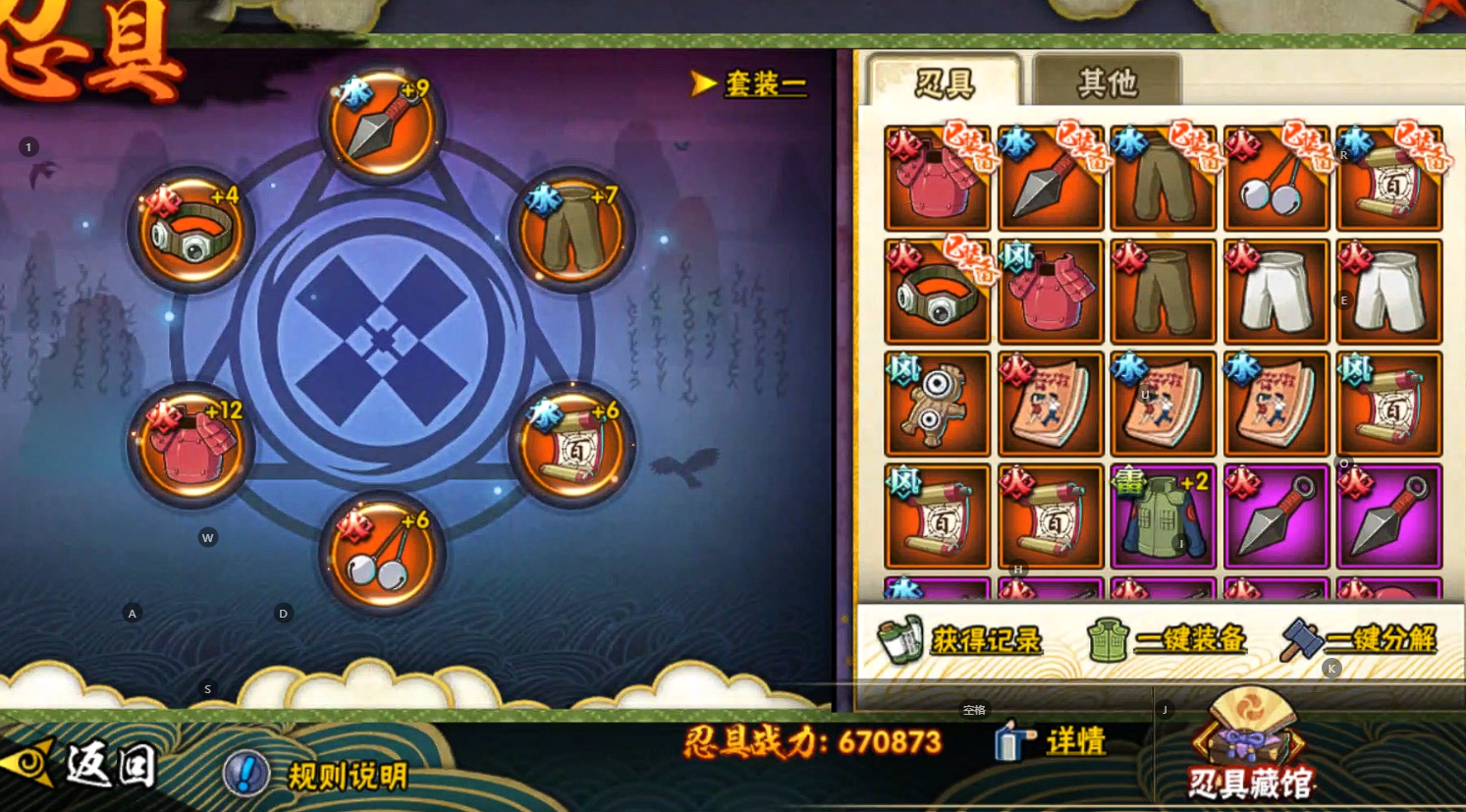1466x812 pixels.
Task: Switch to the 其他 tab
Action: click(x=1107, y=82)
